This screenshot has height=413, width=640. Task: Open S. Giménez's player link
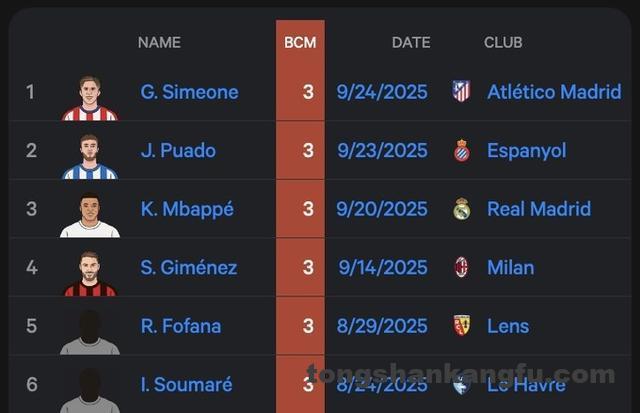(188, 267)
